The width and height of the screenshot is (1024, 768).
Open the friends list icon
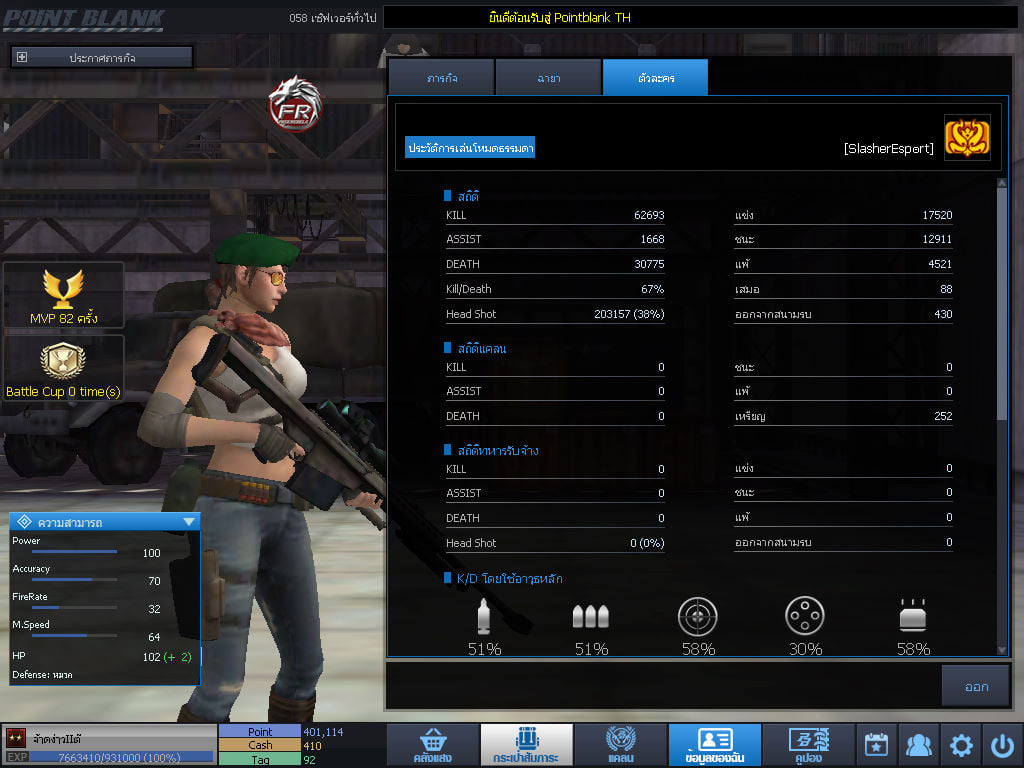pyautogui.click(x=918, y=745)
